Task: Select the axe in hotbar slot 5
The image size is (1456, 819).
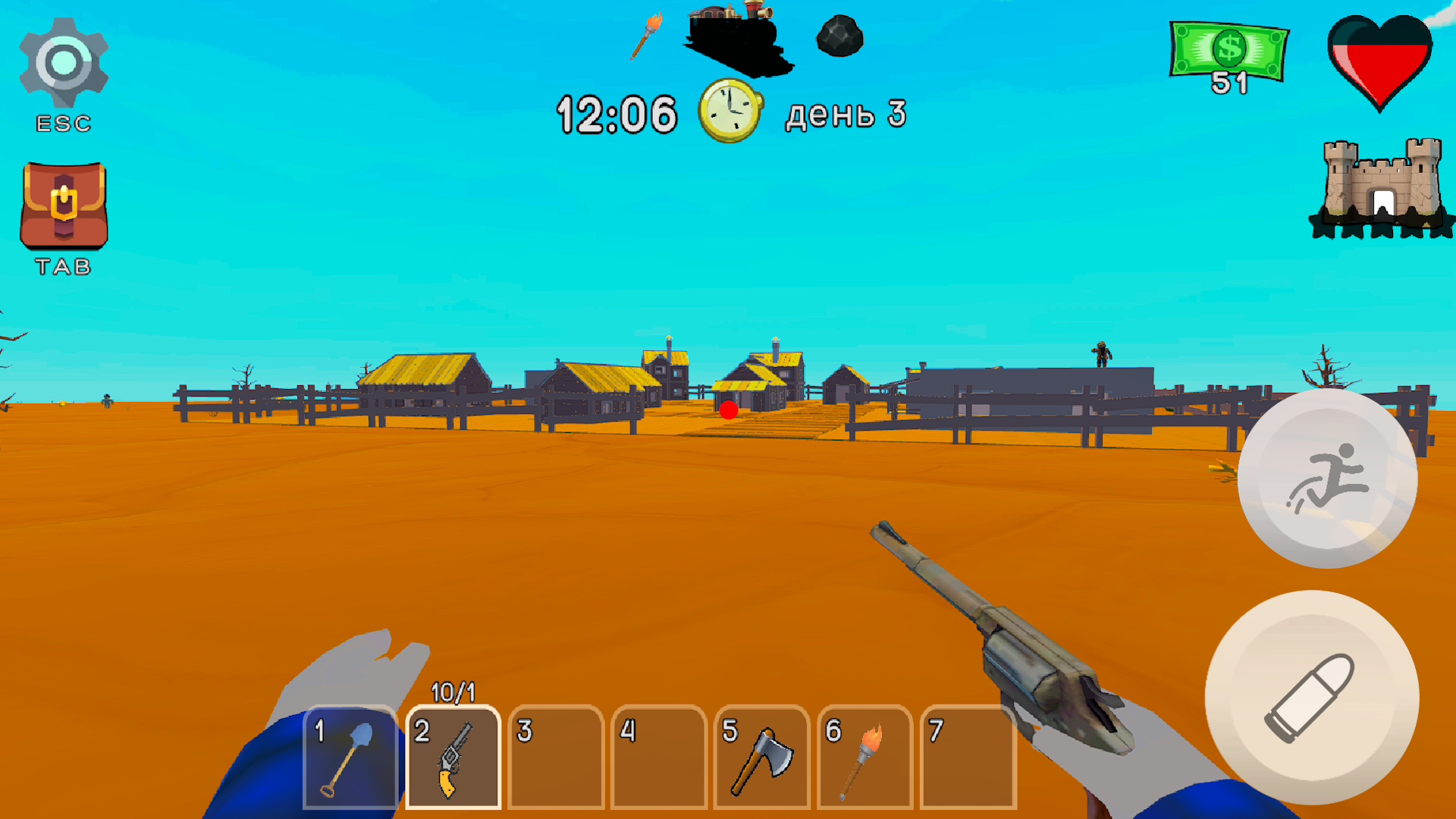Action: tap(762, 758)
